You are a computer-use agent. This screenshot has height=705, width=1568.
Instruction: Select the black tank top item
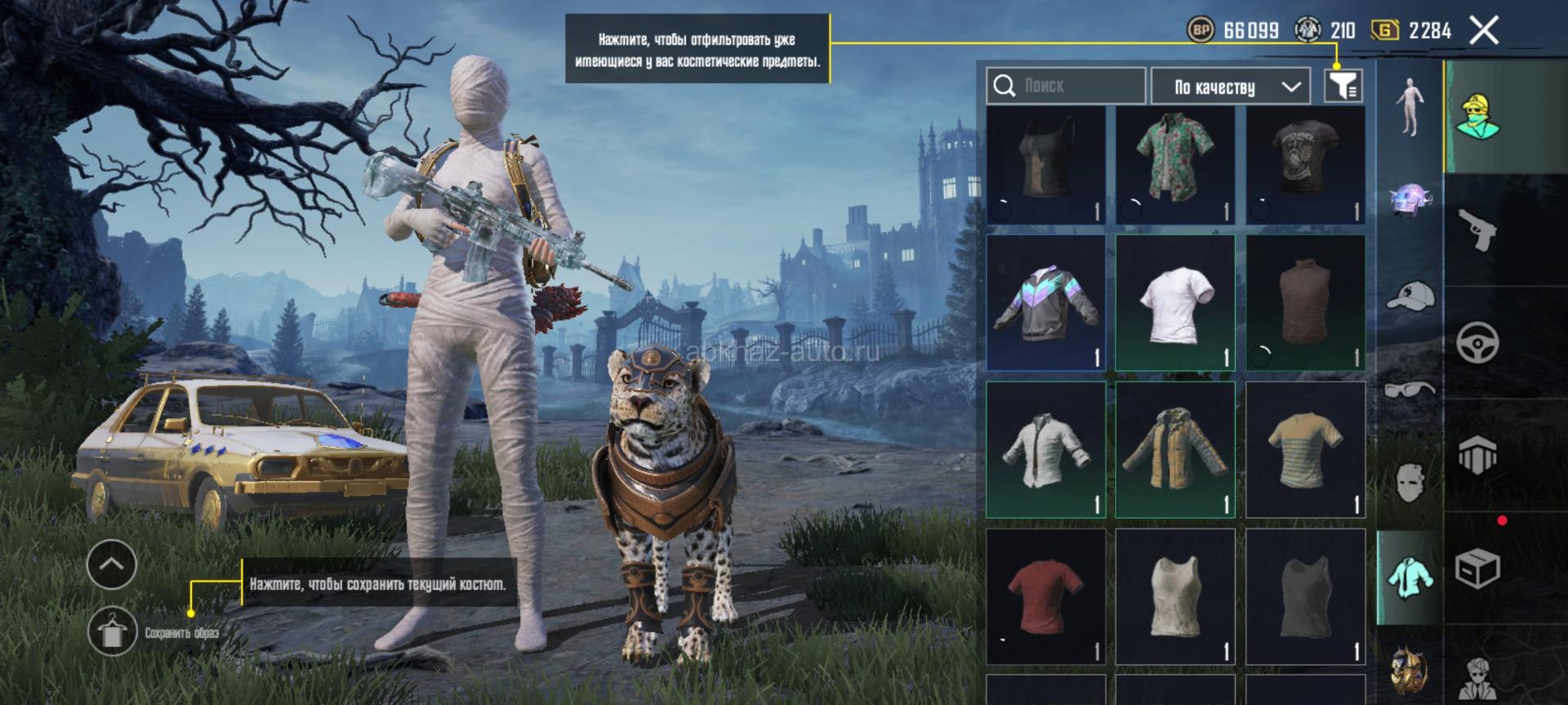tap(1045, 165)
